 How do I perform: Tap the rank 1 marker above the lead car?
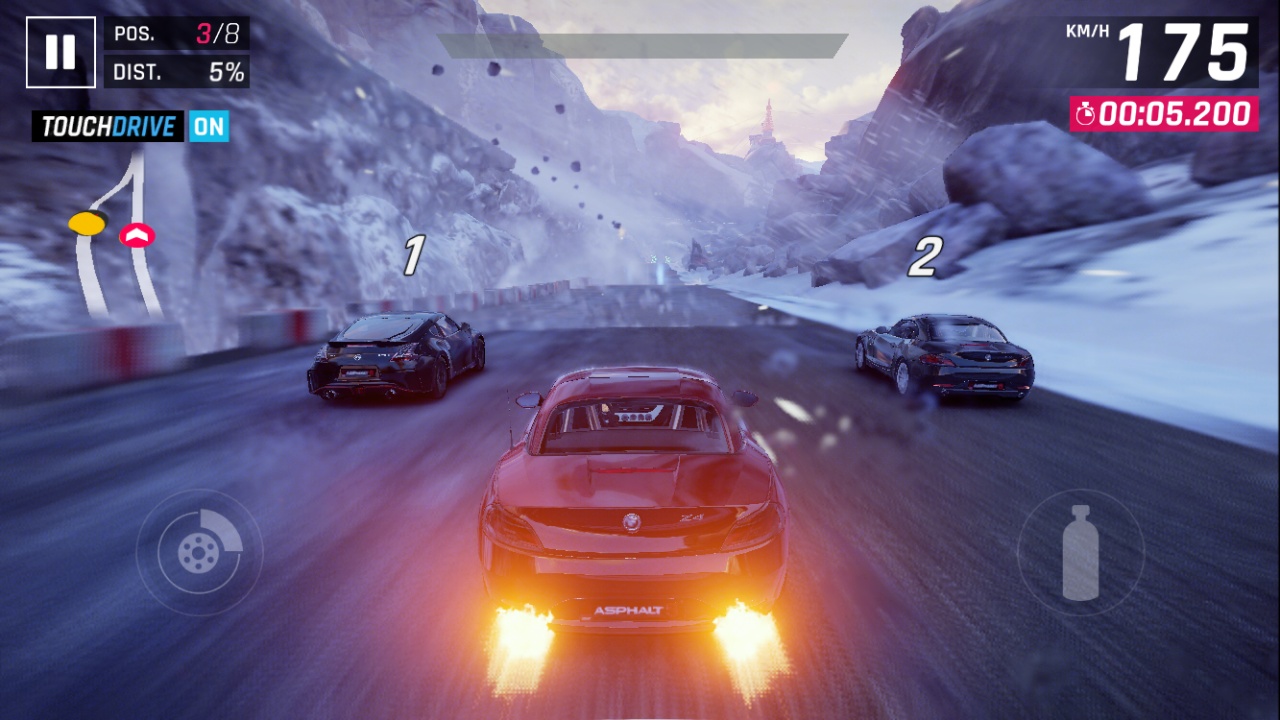click(x=413, y=253)
